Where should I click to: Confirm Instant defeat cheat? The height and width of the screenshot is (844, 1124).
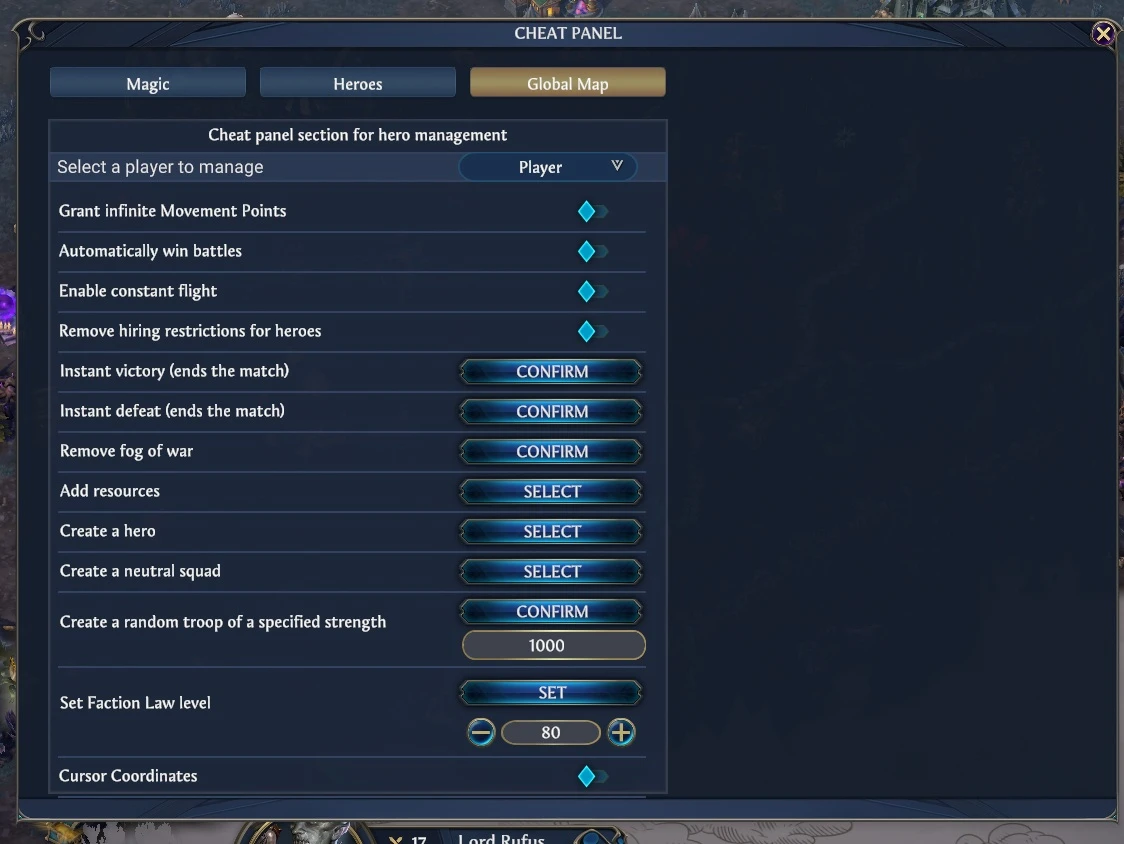coord(551,412)
